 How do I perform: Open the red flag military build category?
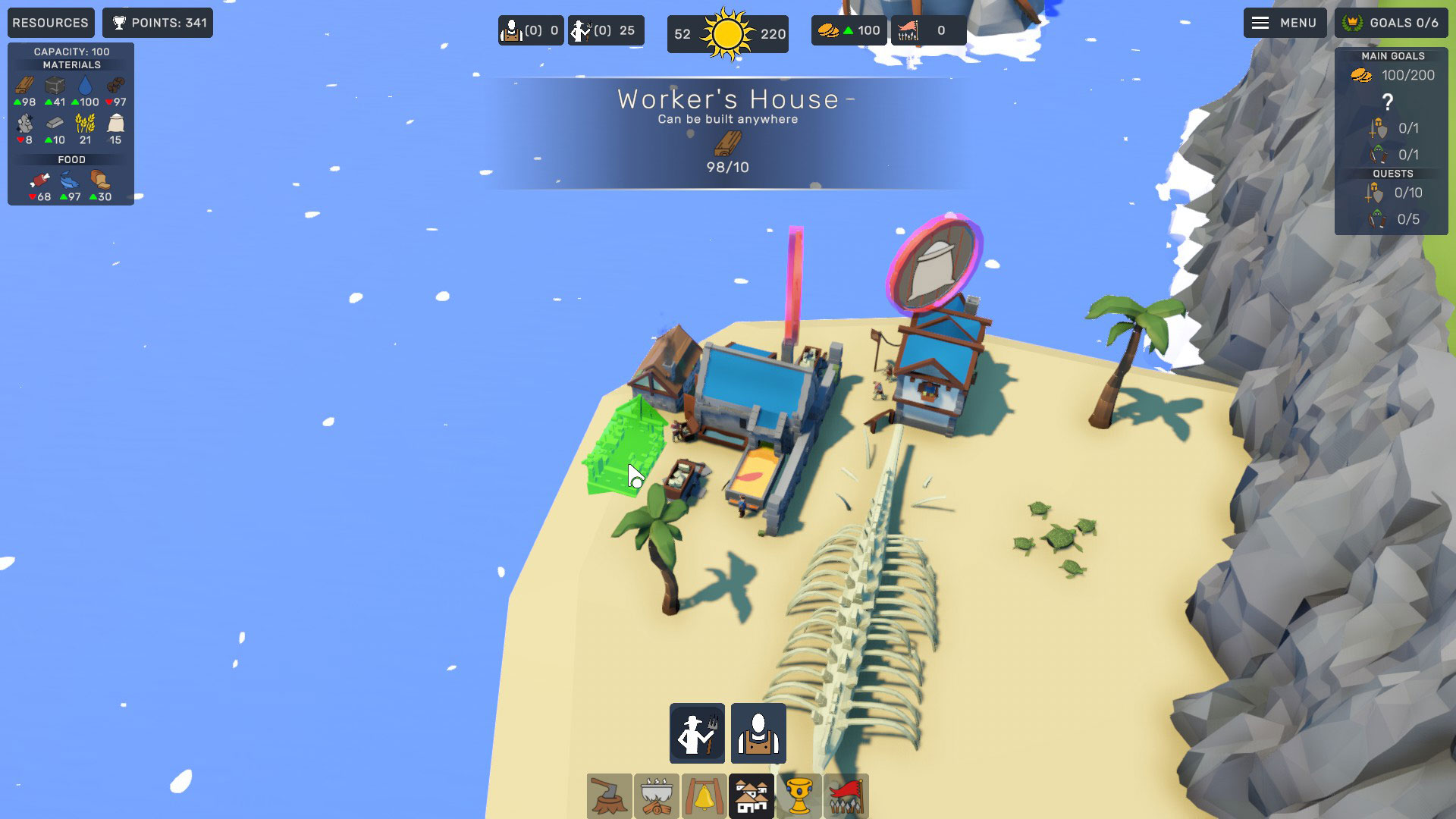(x=846, y=796)
